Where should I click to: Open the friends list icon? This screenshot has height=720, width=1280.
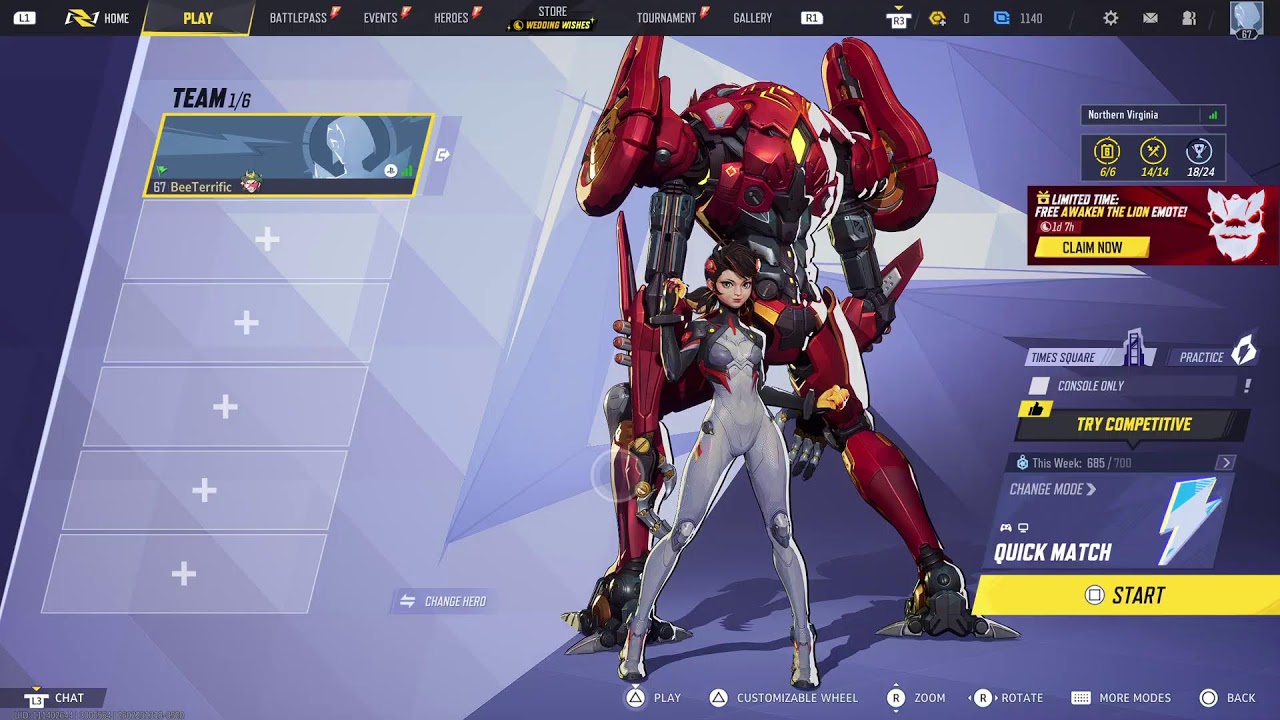coord(1189,18)
